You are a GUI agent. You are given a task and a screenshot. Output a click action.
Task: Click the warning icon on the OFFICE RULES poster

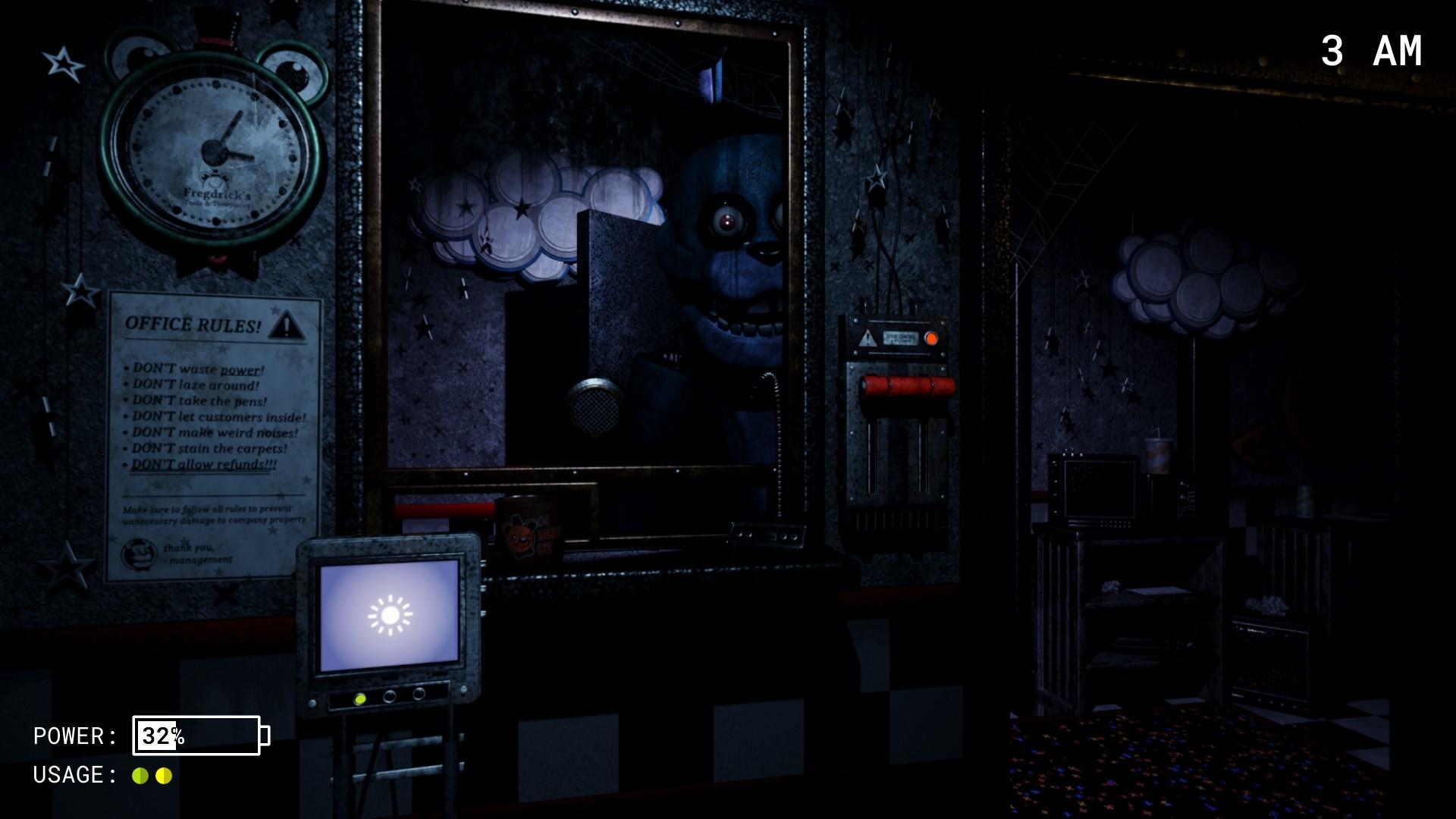click(286, 326)
